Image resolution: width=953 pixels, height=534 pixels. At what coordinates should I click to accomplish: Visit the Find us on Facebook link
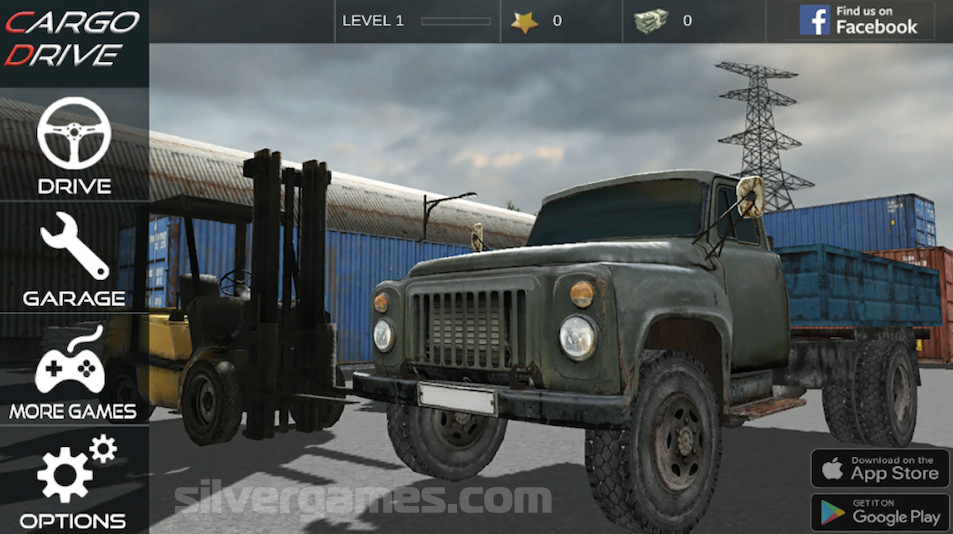859,20
